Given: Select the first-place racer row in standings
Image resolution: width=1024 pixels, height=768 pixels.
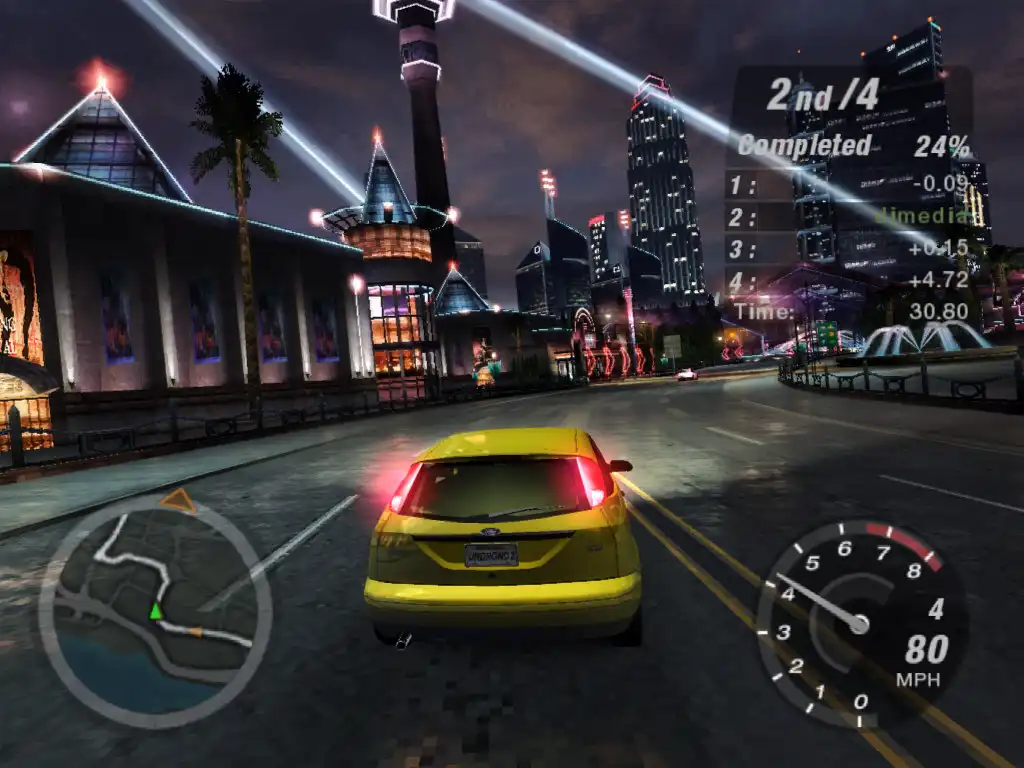Looking at the screenshot, I should (x=848, y=183).
